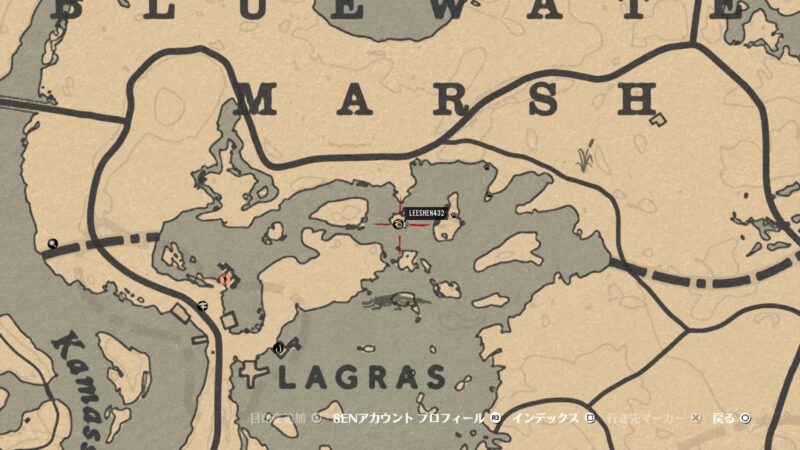Select the LEESHEN432 player name tag

click(426, 213)
